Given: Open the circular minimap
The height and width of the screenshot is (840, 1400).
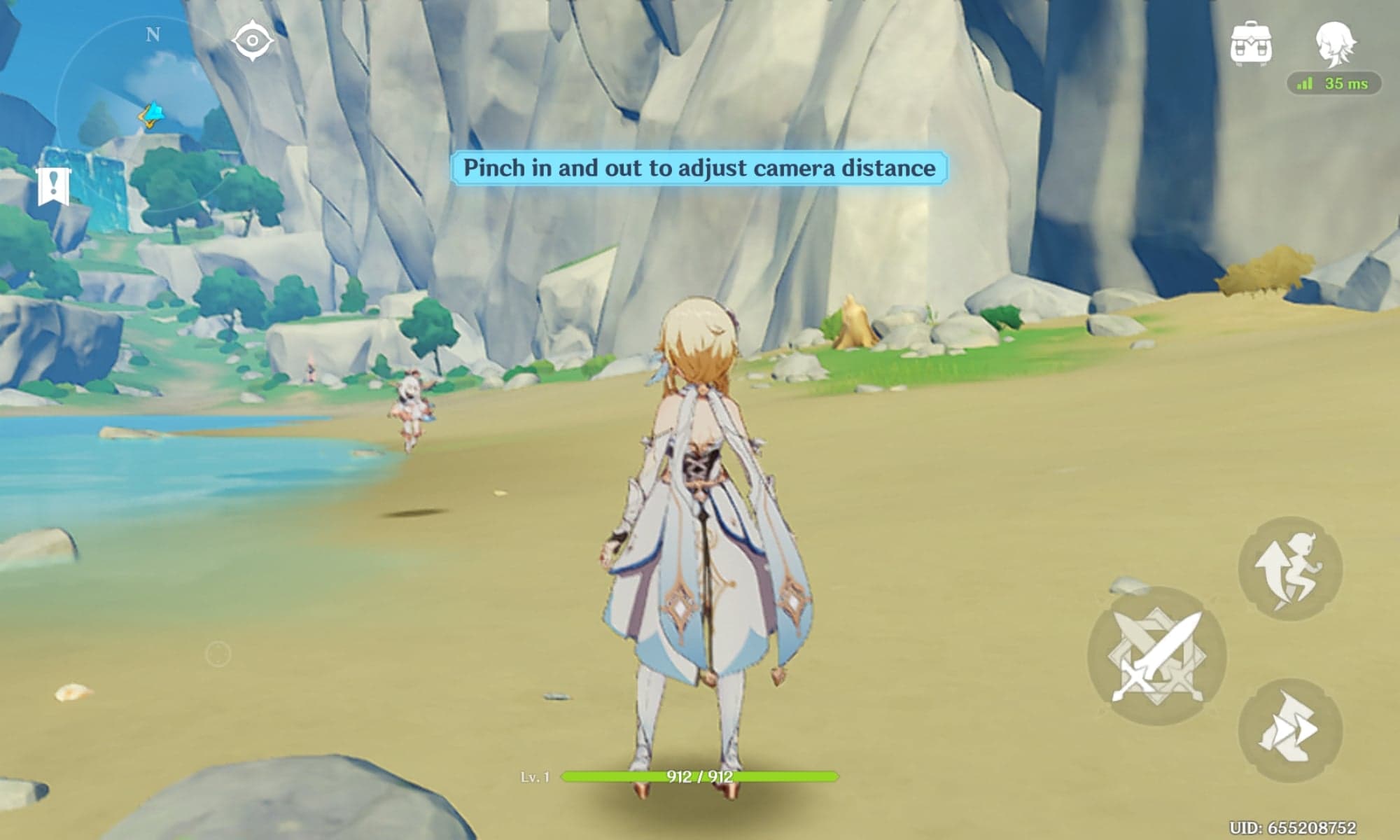Looking at the screenshot, I should (x=150, y=112).
